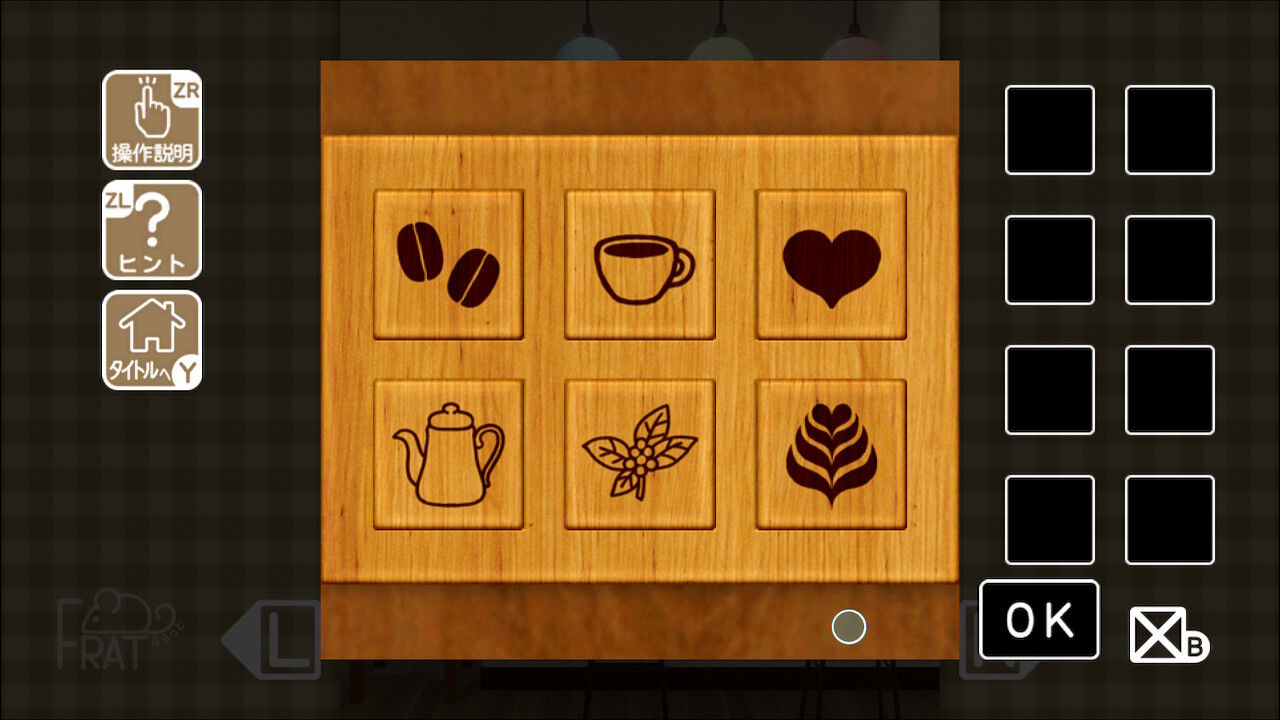1280x720 pixels.
Task: Select the coffee plant branch tile
Action: [x=639, y=452]
